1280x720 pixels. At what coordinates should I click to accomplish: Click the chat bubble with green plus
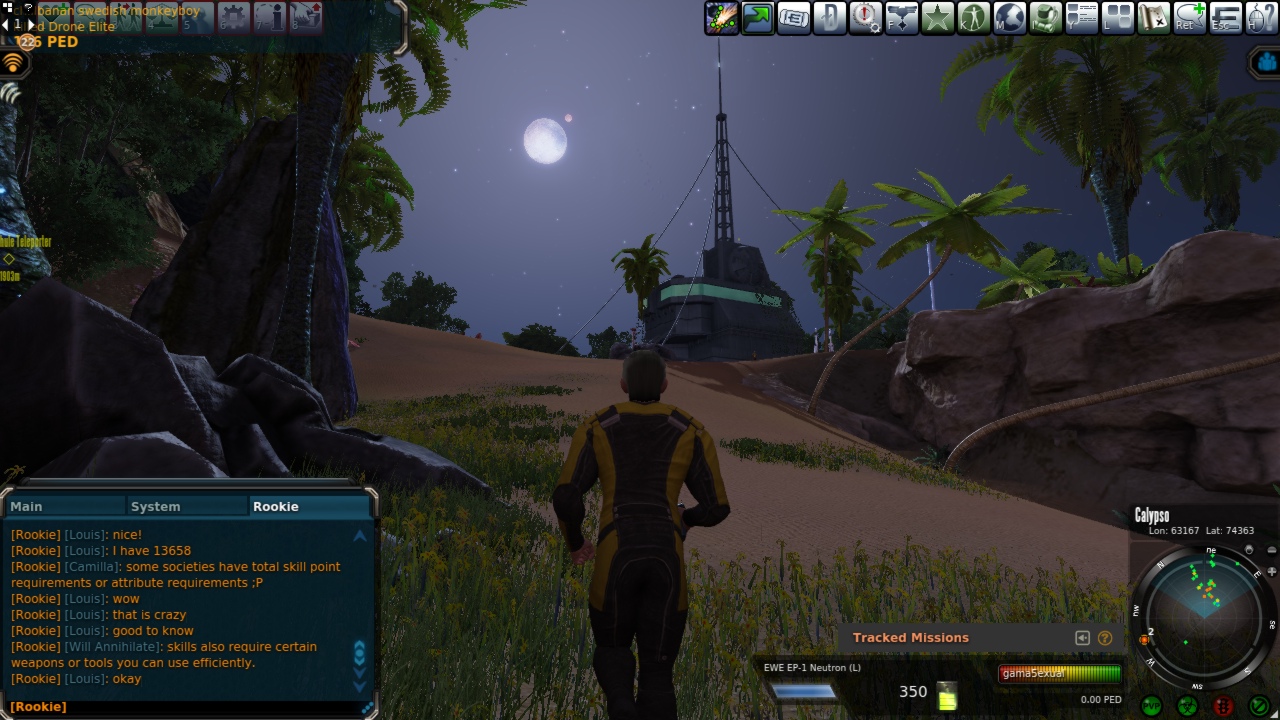1189,18
